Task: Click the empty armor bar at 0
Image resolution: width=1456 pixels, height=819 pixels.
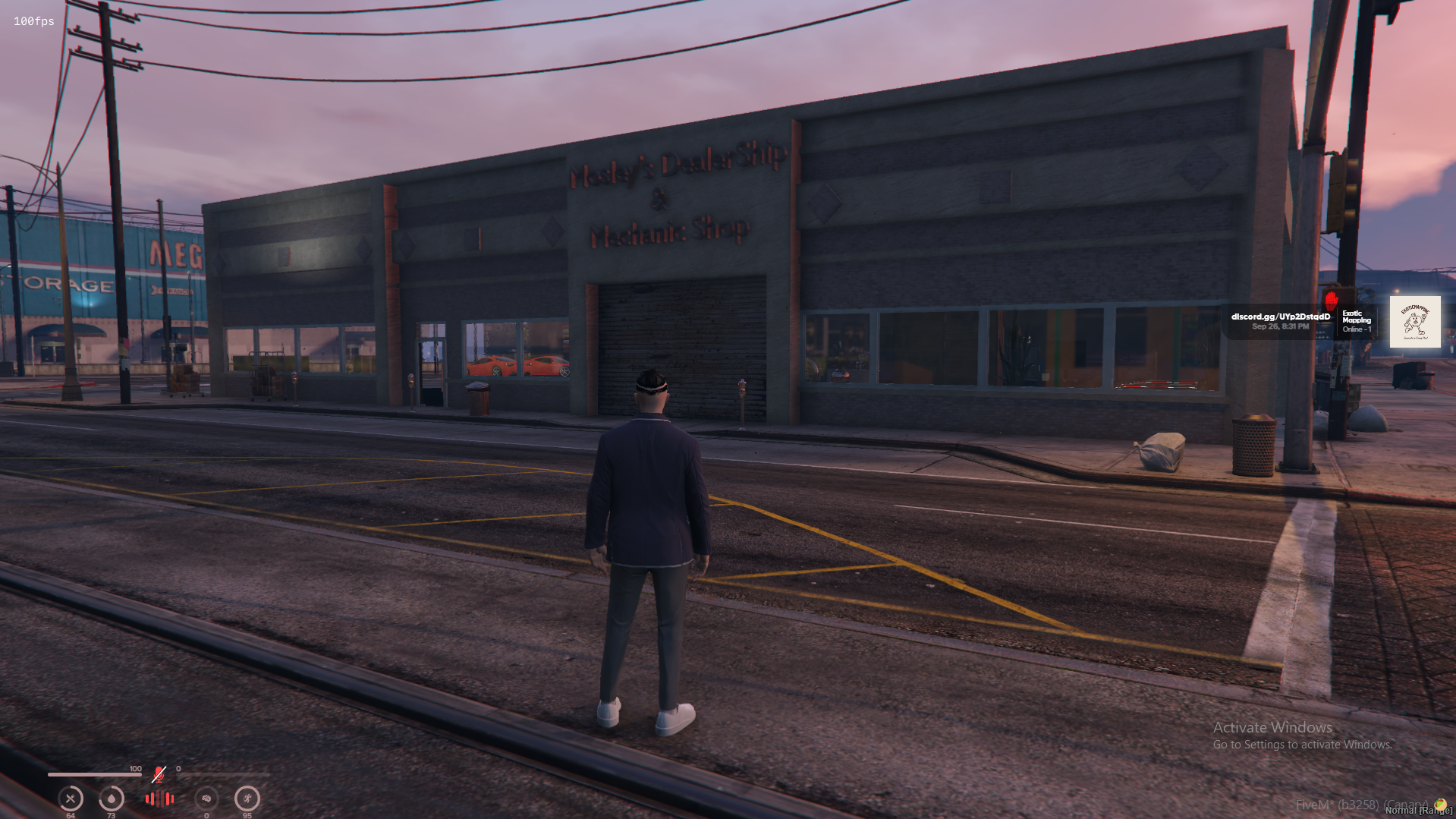Action: 223,774
